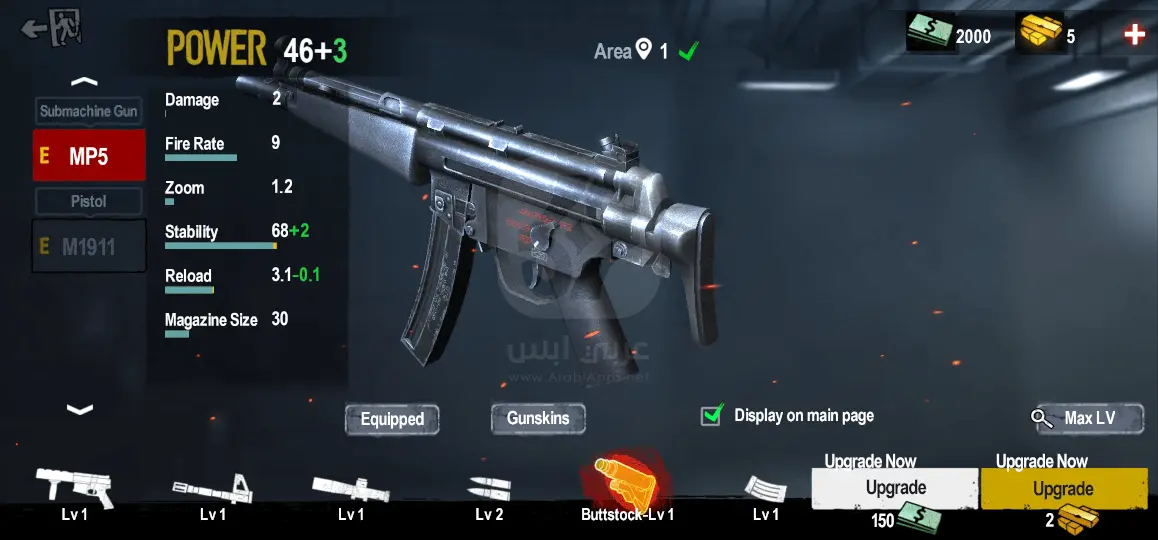Open the Pistol category
Image resolution: width=1158 pixels, height=540 pixels.
pyautogui.click(x=88, y=201)
